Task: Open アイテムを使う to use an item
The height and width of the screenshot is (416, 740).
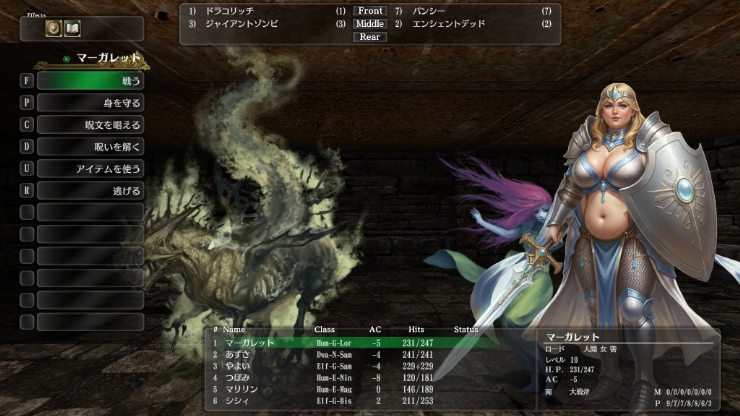Action: point(90,168)
